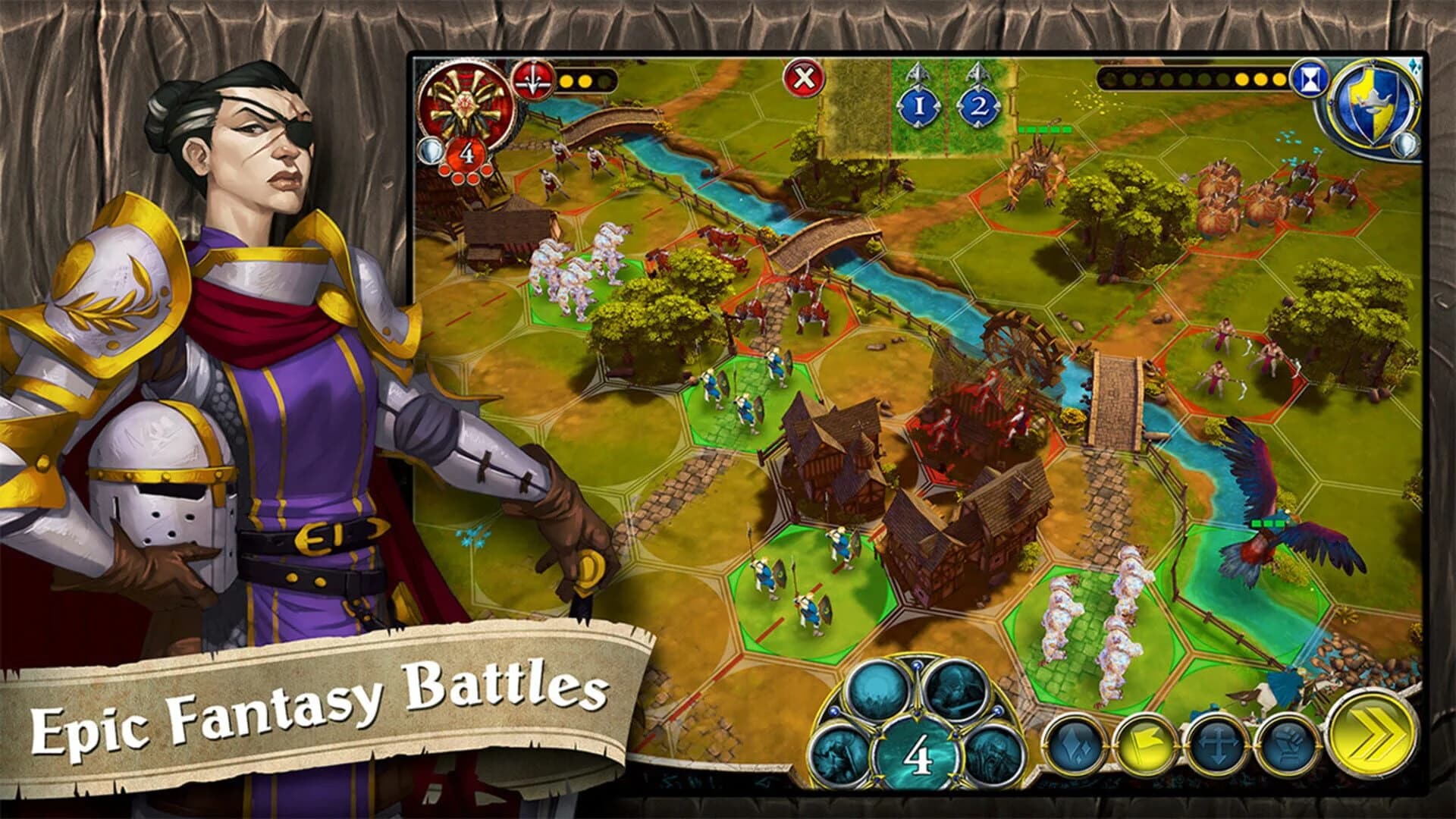
Task: Select the blue banner marked 2
Action: pyautogui.click(x=978, y=103)
